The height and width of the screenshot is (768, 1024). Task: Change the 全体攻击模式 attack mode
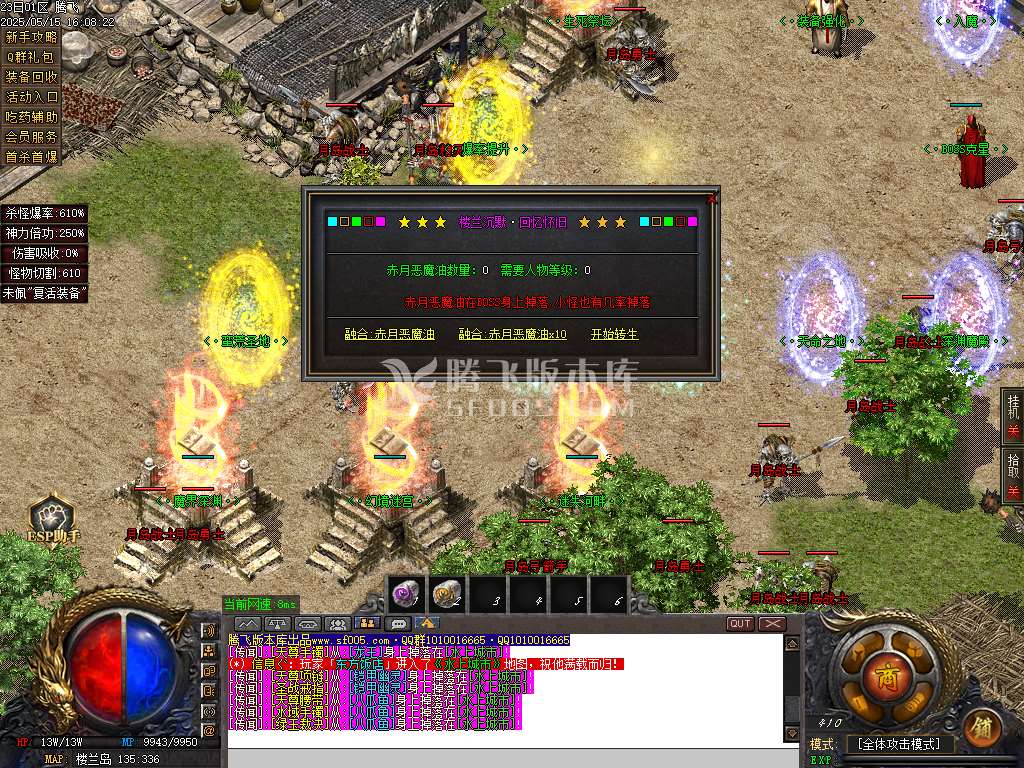(900, 745)
